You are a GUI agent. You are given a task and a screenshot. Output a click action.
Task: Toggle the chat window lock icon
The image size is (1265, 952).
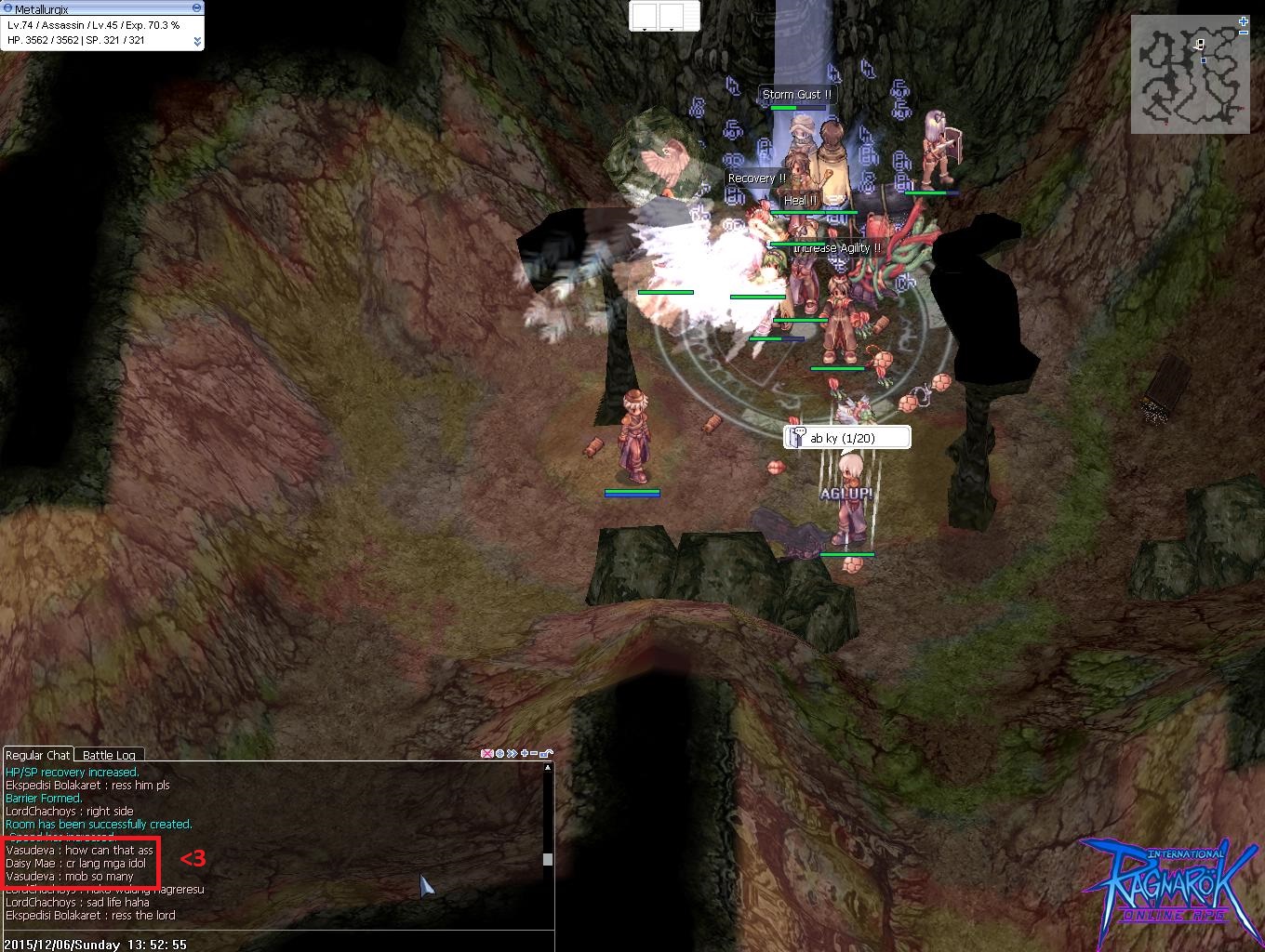[x=547, y=753]
